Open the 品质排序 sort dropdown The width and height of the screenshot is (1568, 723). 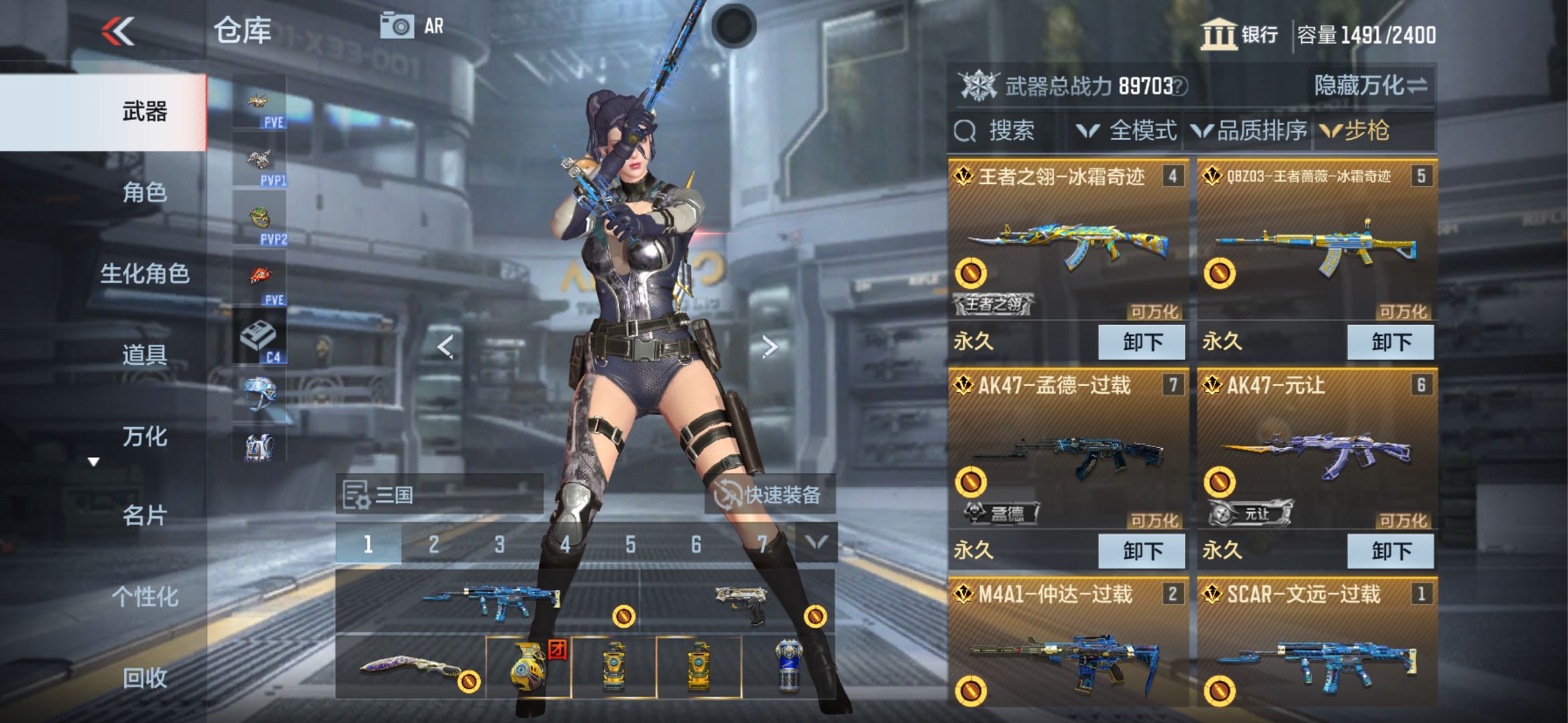click(1249, 131)
